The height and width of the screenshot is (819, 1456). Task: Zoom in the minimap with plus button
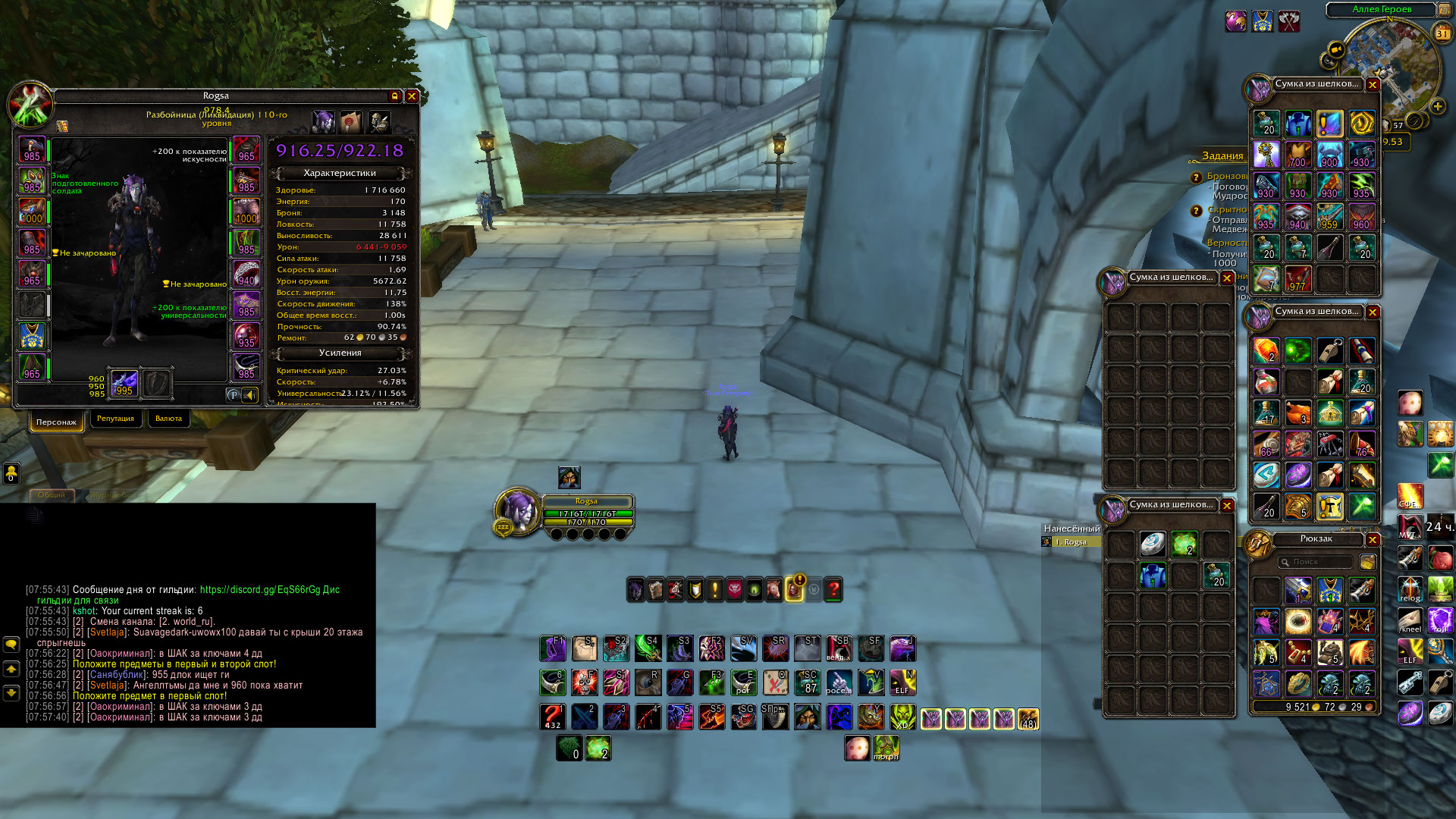(1437, 107)
